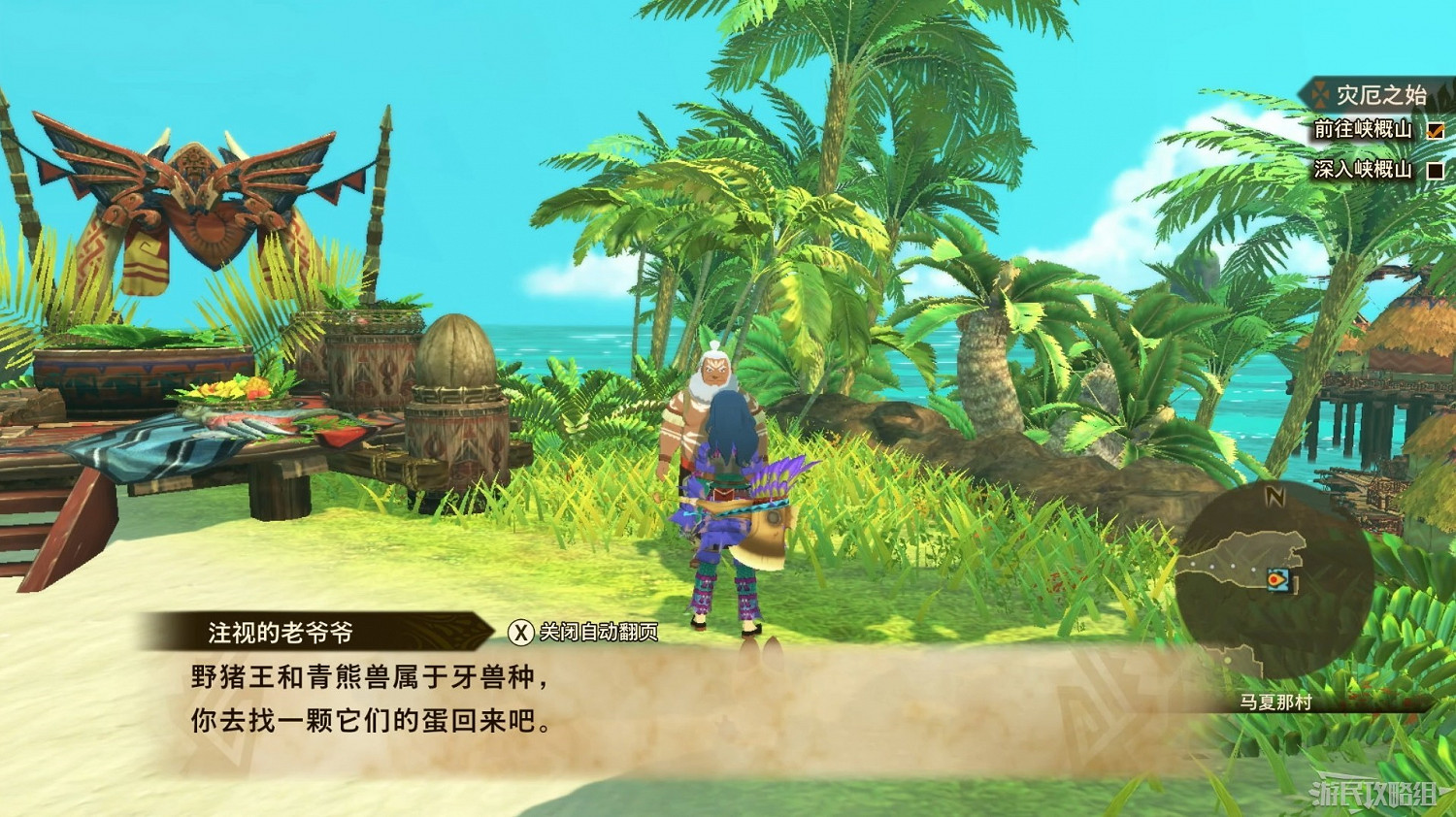
Task: Toggle the orange checkmark on the first objective
Action: (1436, 131)
